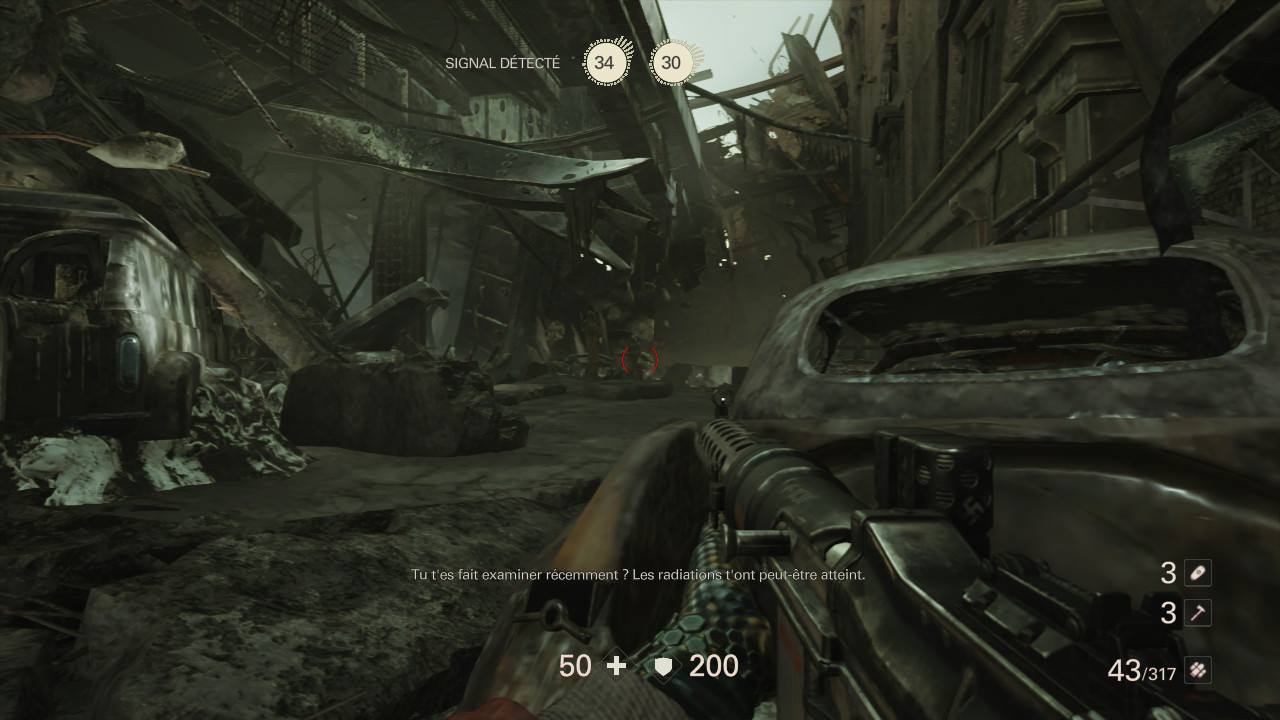1280x720 pixels.
Task: Click the bullets ammo type icon
Action: click(x=1197, y=671)
